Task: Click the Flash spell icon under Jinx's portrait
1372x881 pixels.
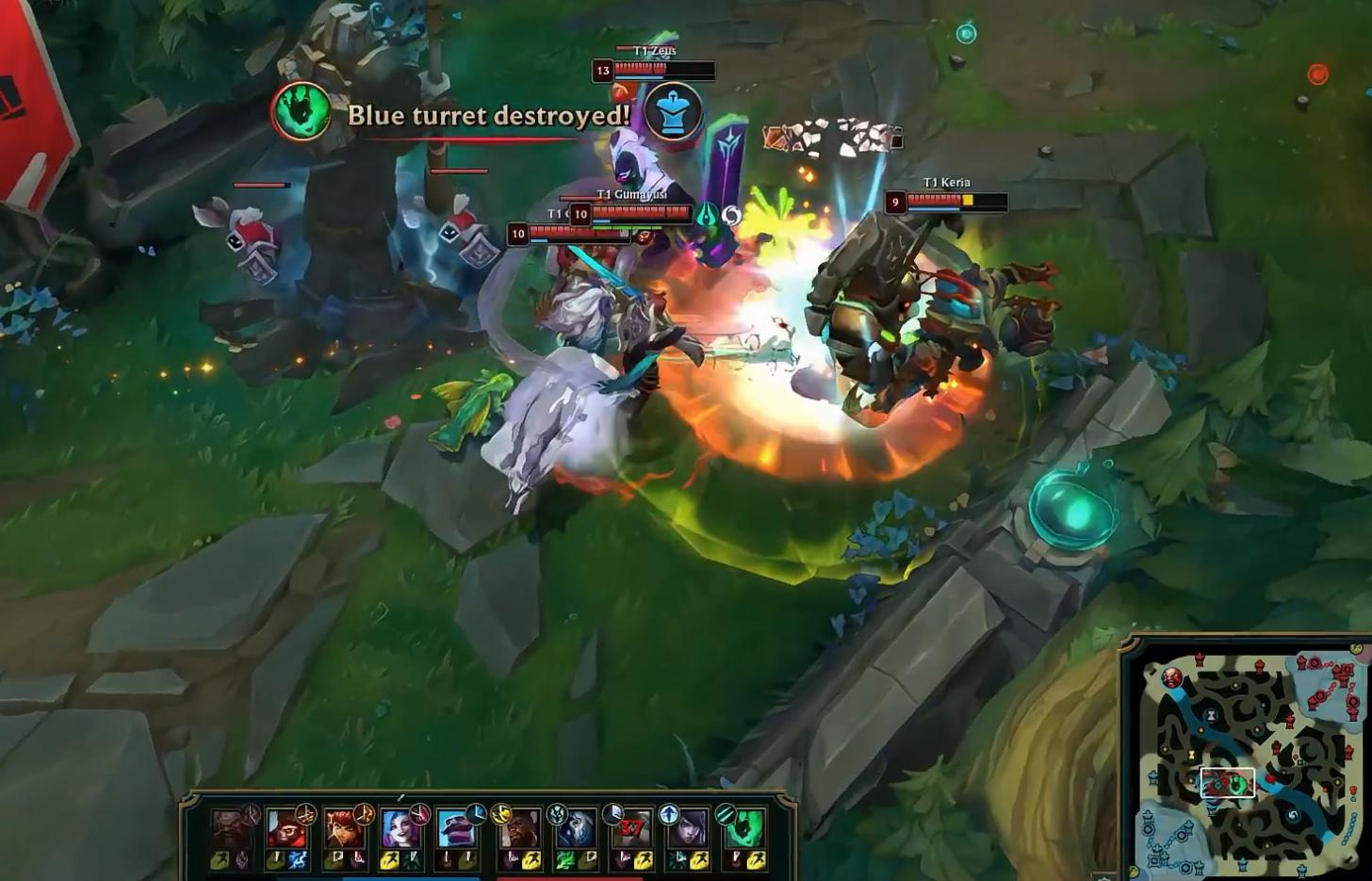Action: point(390,857)
